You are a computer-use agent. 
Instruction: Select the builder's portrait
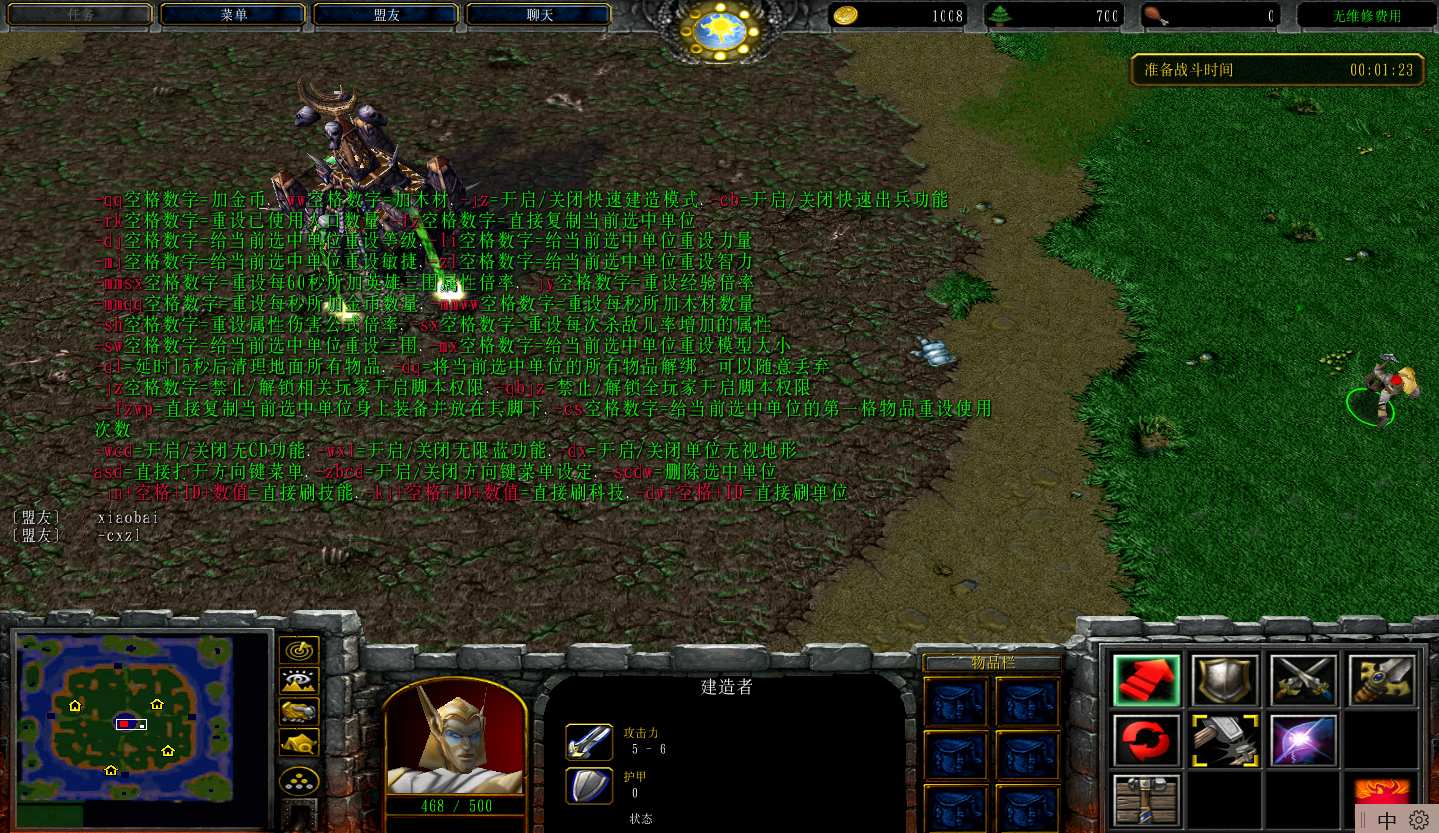pos(455,739)
